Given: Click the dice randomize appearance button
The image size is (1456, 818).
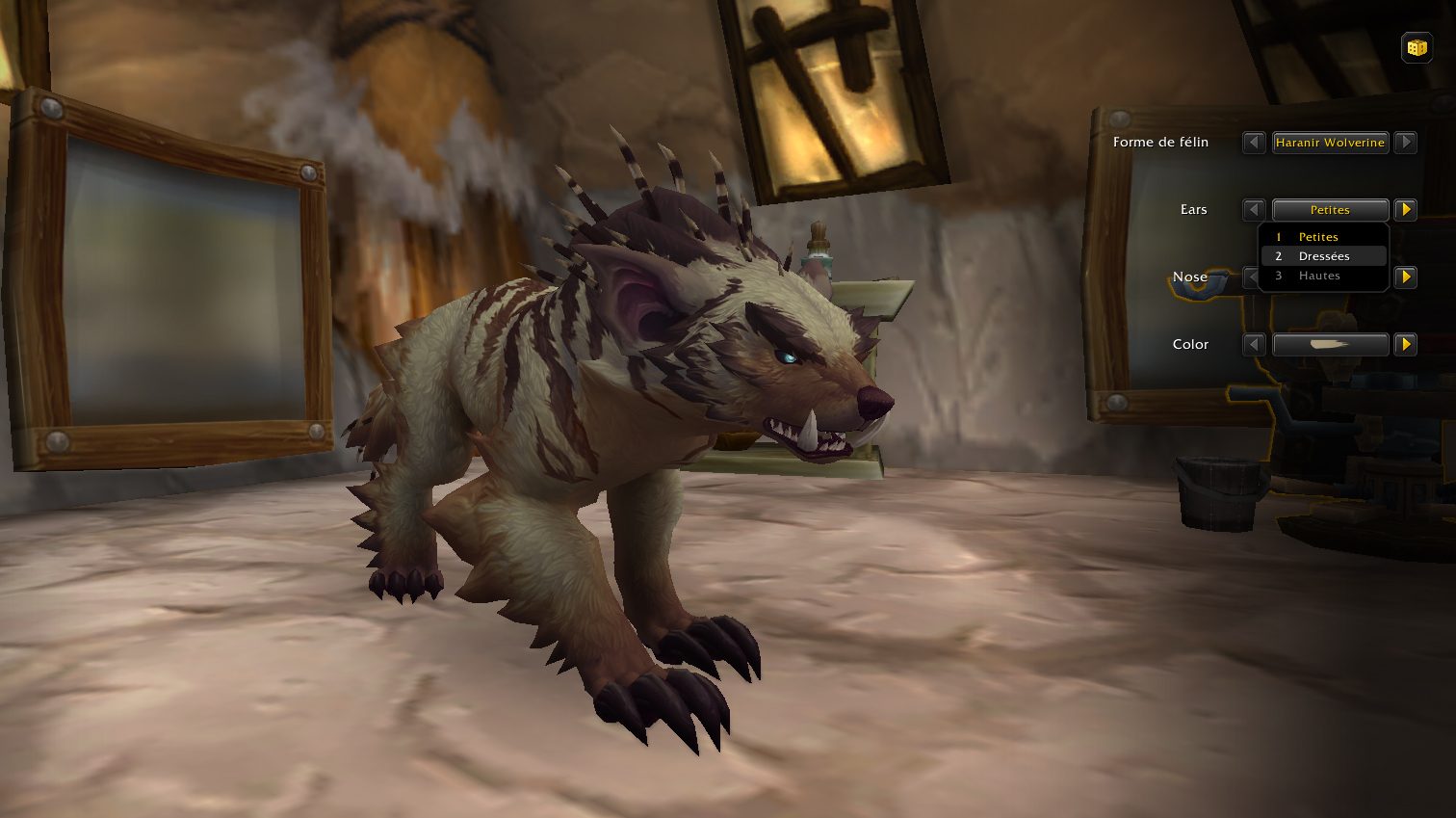Looking at the screenshot, I should pos(1417,47).
